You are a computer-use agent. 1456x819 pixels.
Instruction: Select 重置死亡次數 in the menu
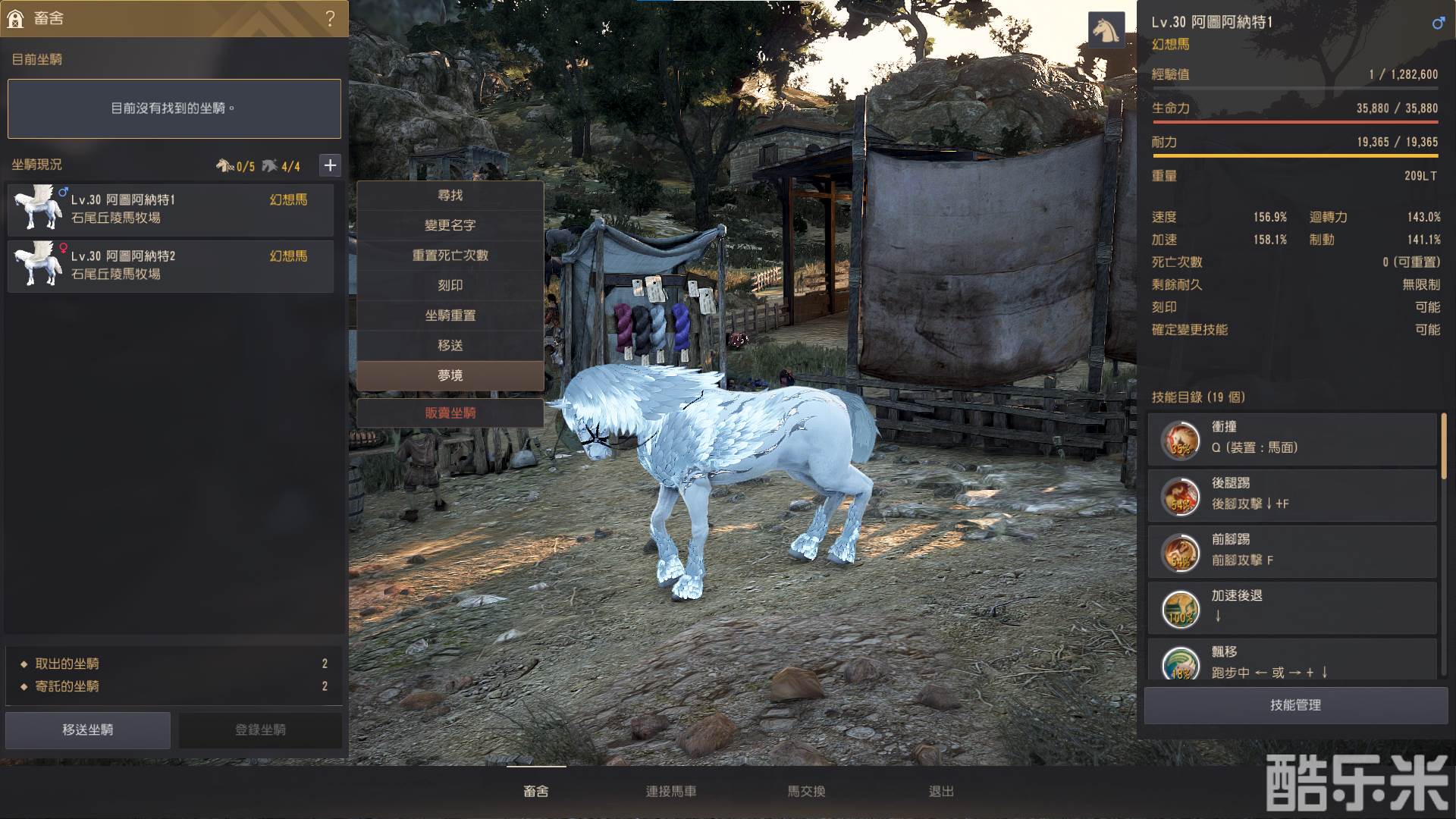pos(450,256)
